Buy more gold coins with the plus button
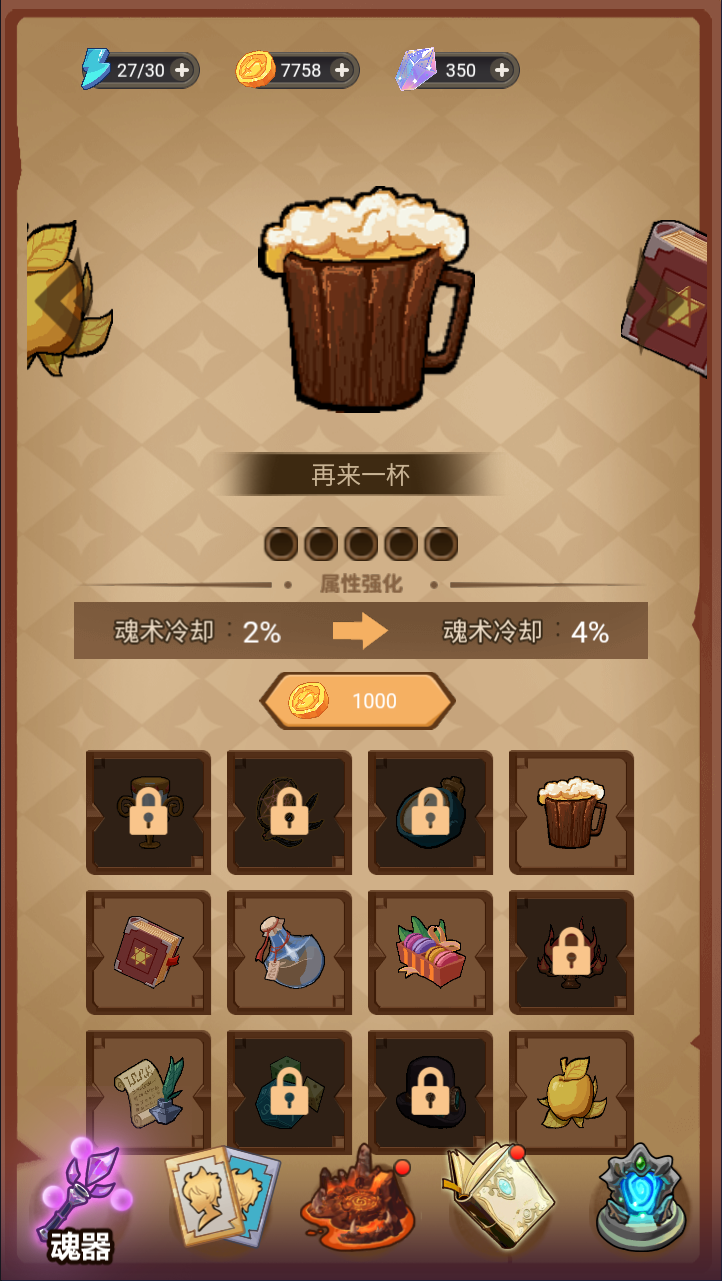Screen dimensions: 722x1281 coord(341,70)
